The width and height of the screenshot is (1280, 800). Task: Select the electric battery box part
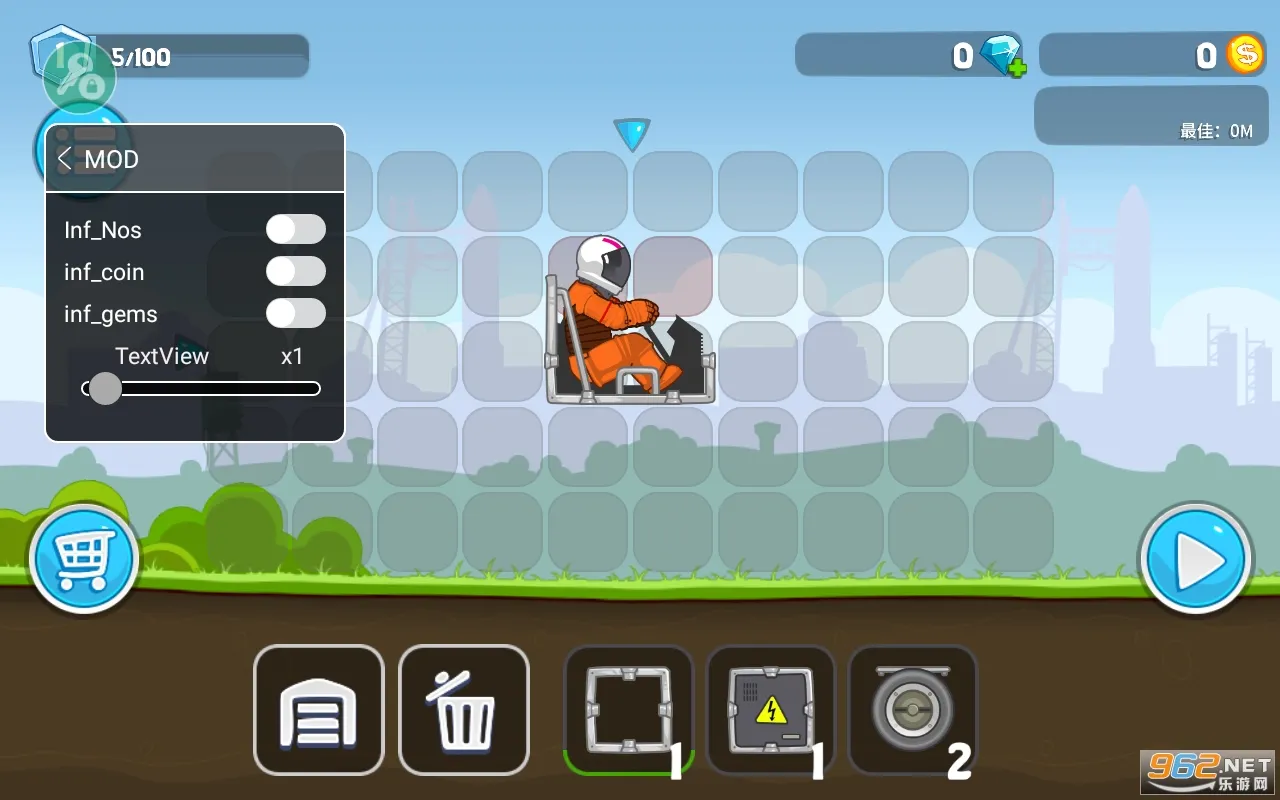pyautogui.click(x=770, y=710)
